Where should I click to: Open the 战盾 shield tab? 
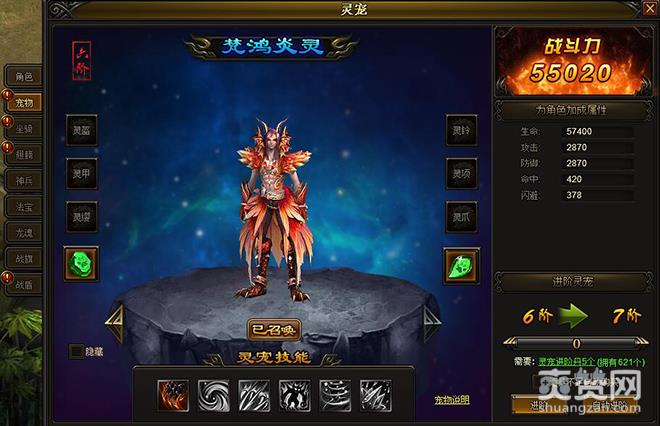tap(22, 284)
